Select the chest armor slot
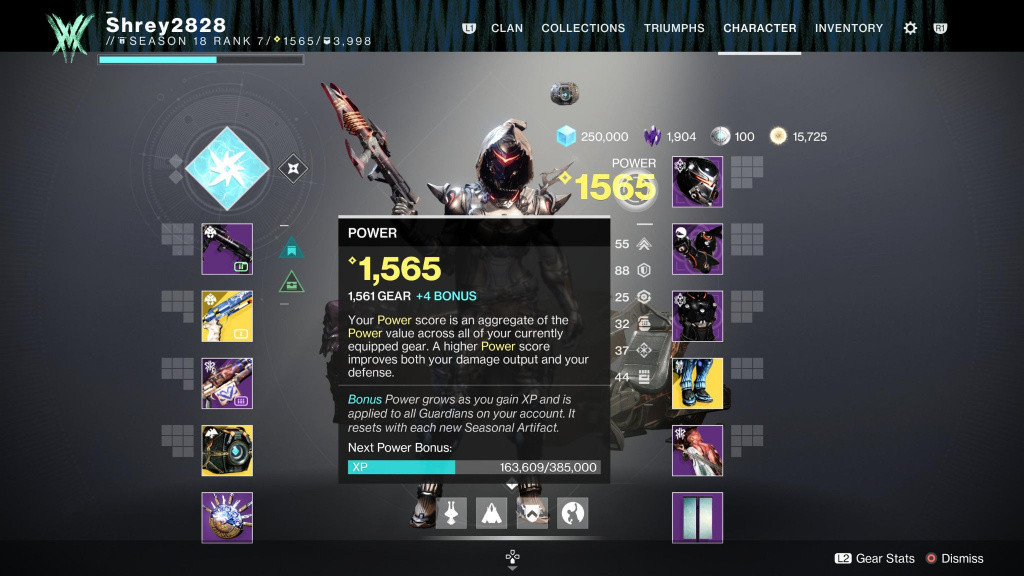 [697, 316]
